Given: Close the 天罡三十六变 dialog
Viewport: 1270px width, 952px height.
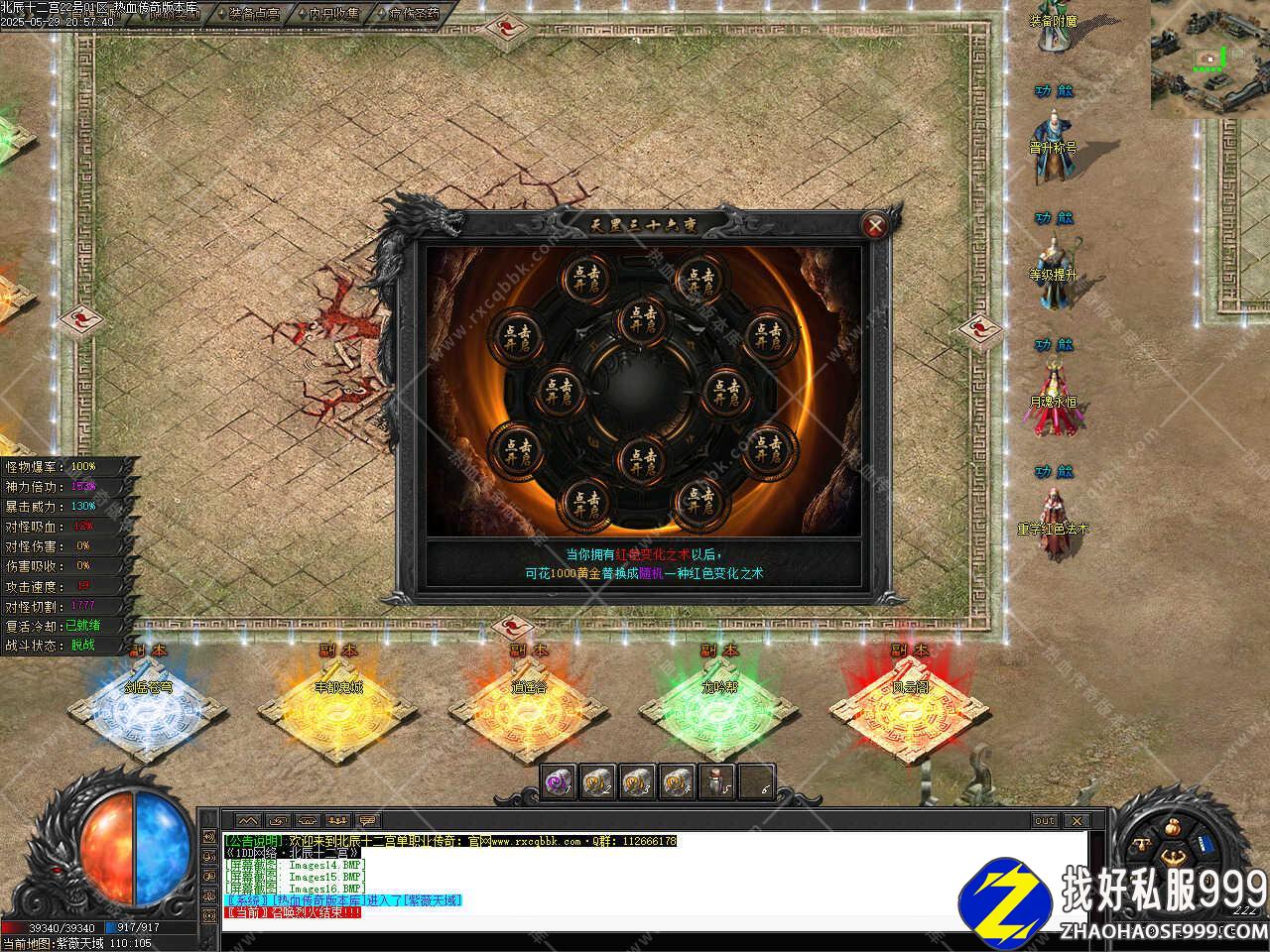Looking at the screenshot, I should click(875, 226).
